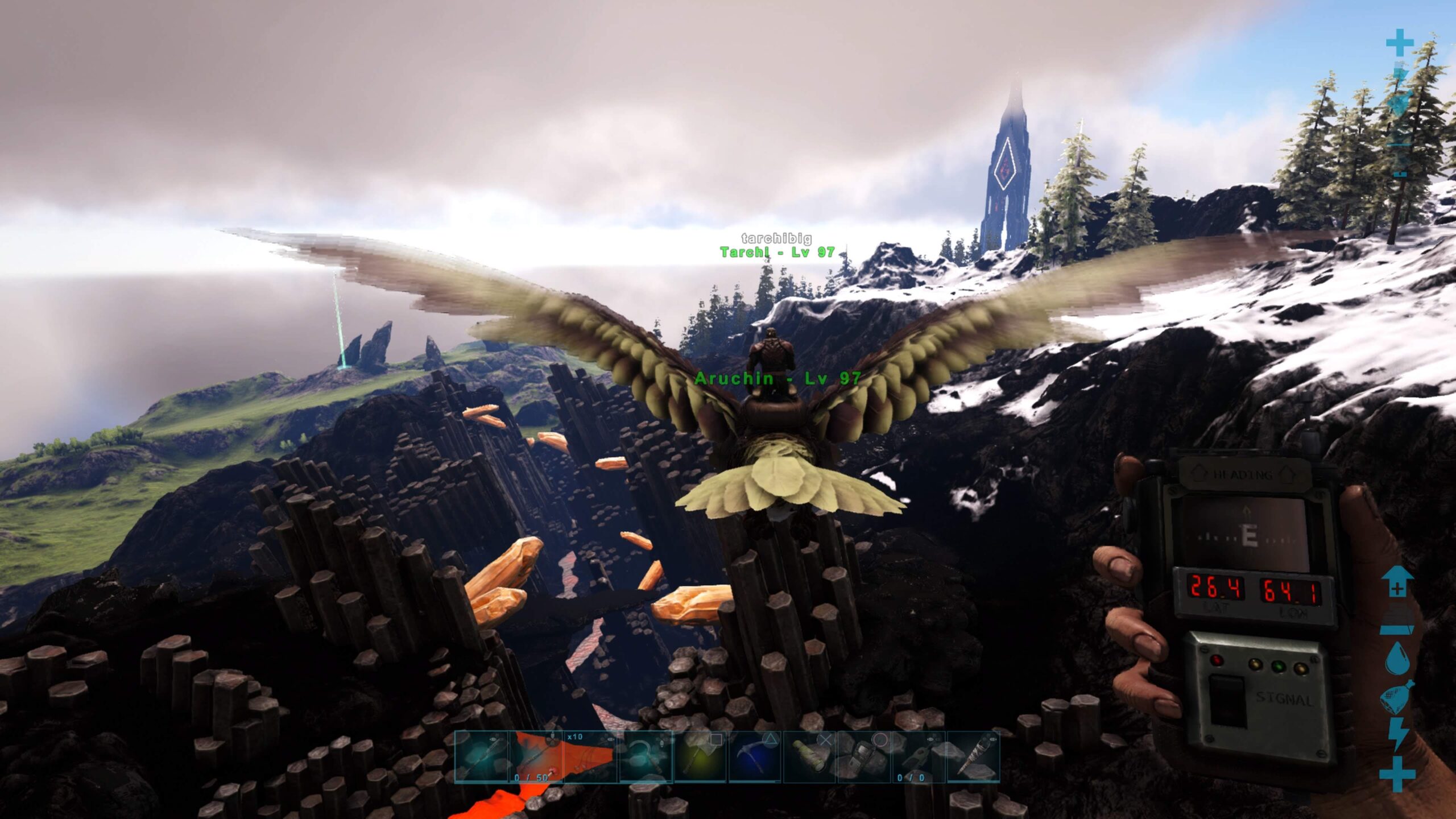The image size is (1456, 819).
Task: Equip the hatchet from the hotbar
Action: 701,757
